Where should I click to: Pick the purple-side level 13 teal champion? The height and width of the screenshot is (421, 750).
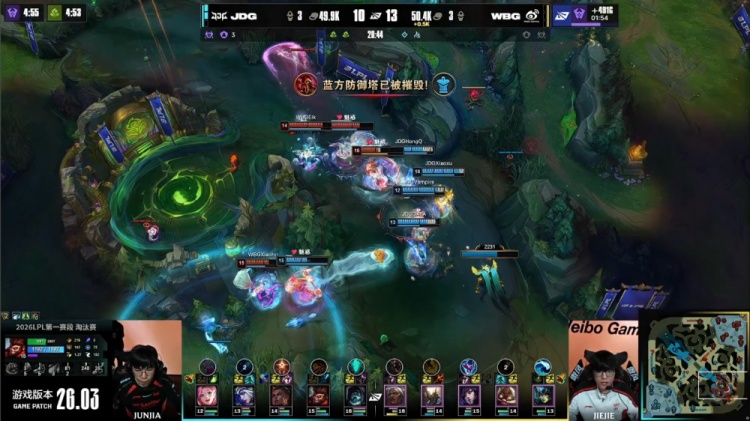click(x=543, y=394)
